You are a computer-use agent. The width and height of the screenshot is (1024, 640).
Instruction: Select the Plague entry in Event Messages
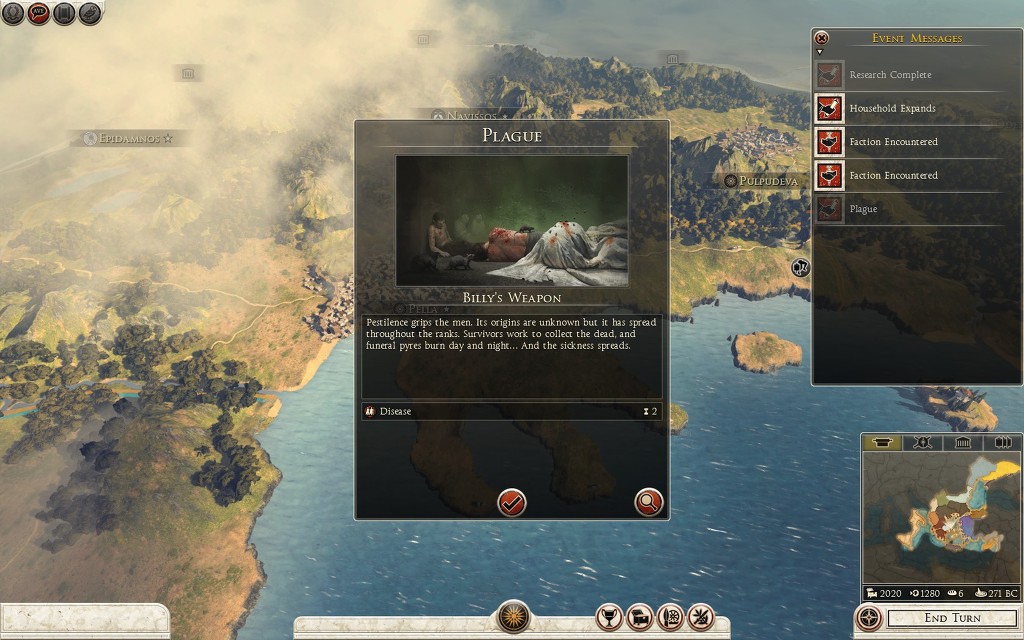[863, 209]
